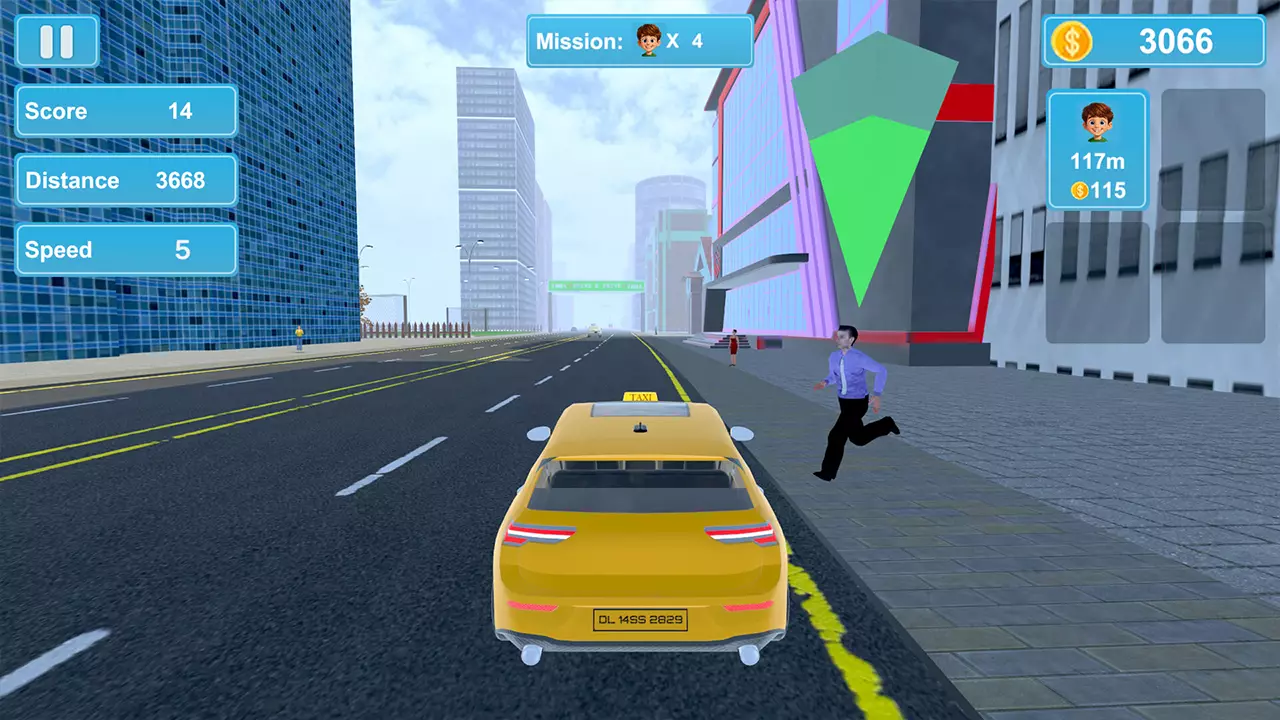Click the Distance 3668 panel
The height and width of the screenshot is (720, 1280).
pyautogui.click(x=126, y=180)
